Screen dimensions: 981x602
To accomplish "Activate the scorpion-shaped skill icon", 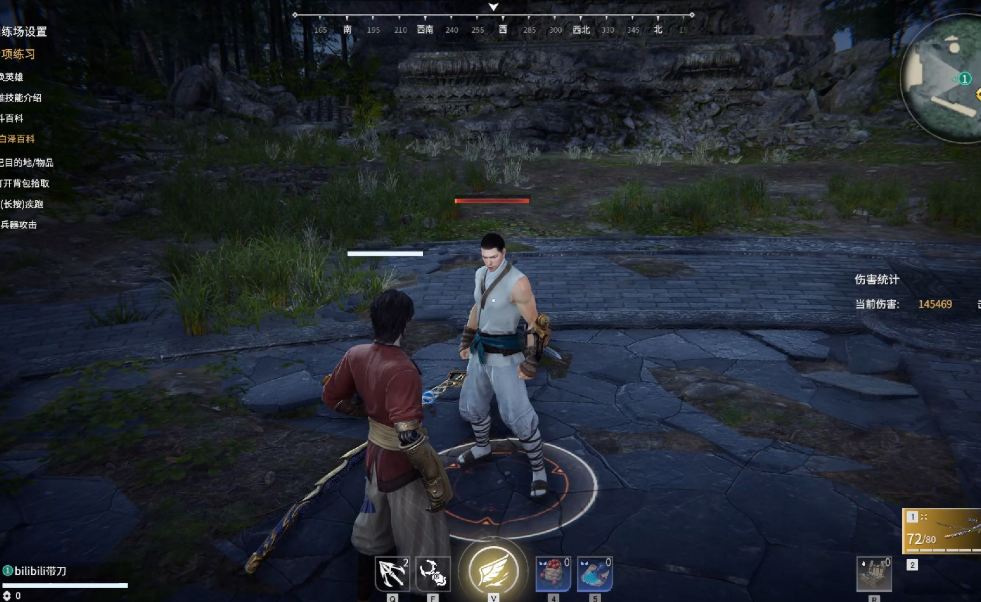I will point(432,574).
